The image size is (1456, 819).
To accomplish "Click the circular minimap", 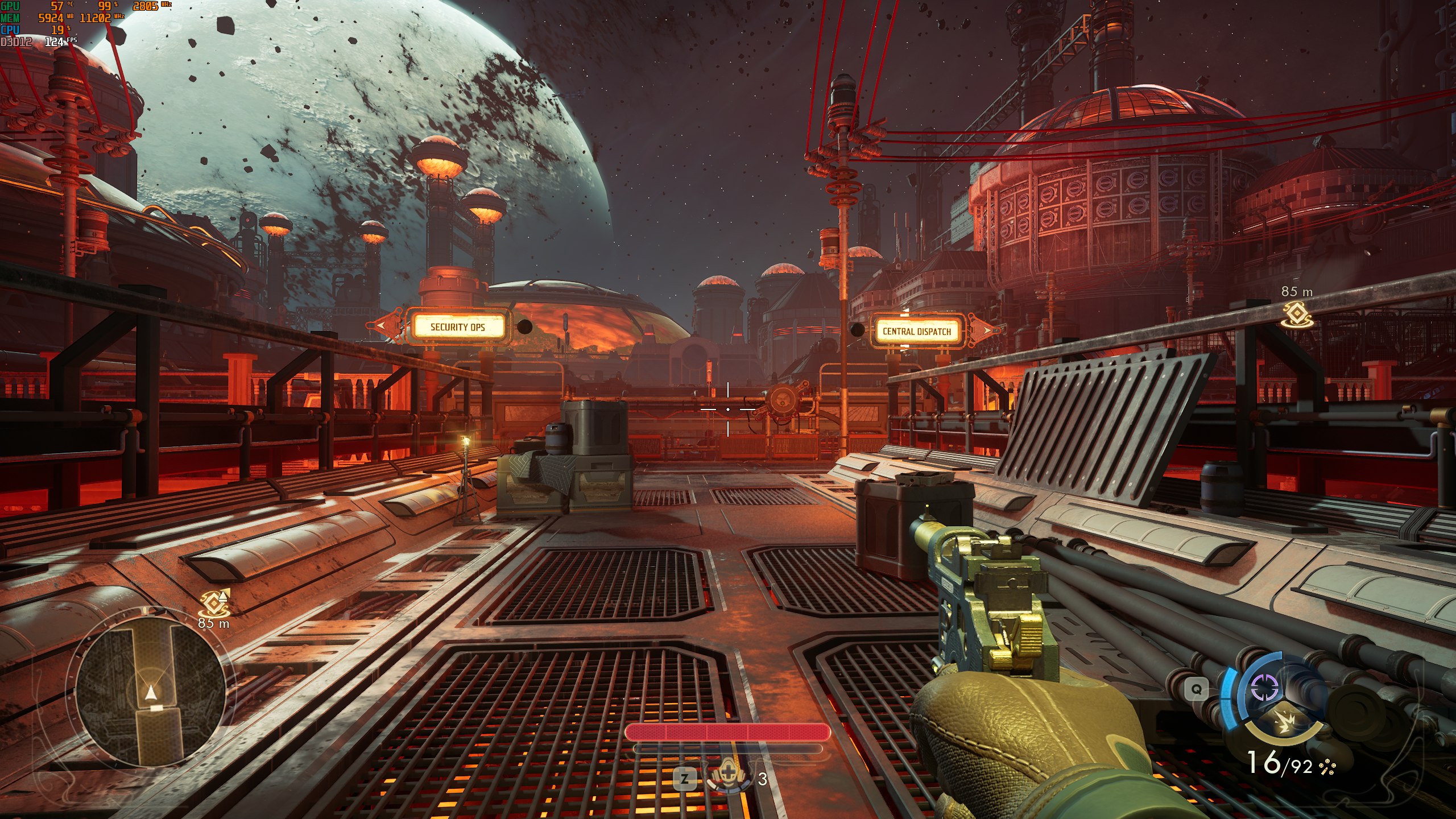I will click(150, 692).
